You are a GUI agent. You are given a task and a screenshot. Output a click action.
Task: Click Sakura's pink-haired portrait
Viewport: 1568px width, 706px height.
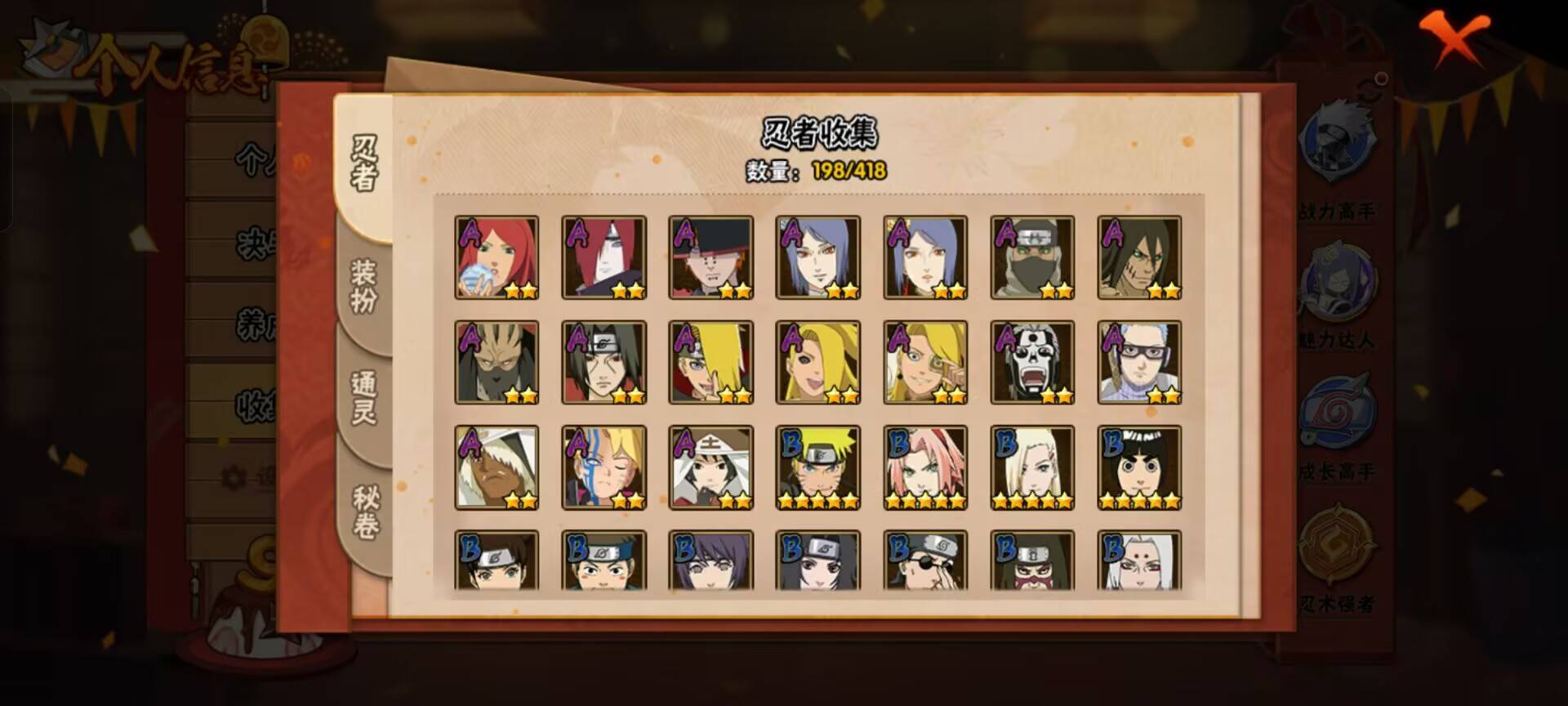(925, 466)
